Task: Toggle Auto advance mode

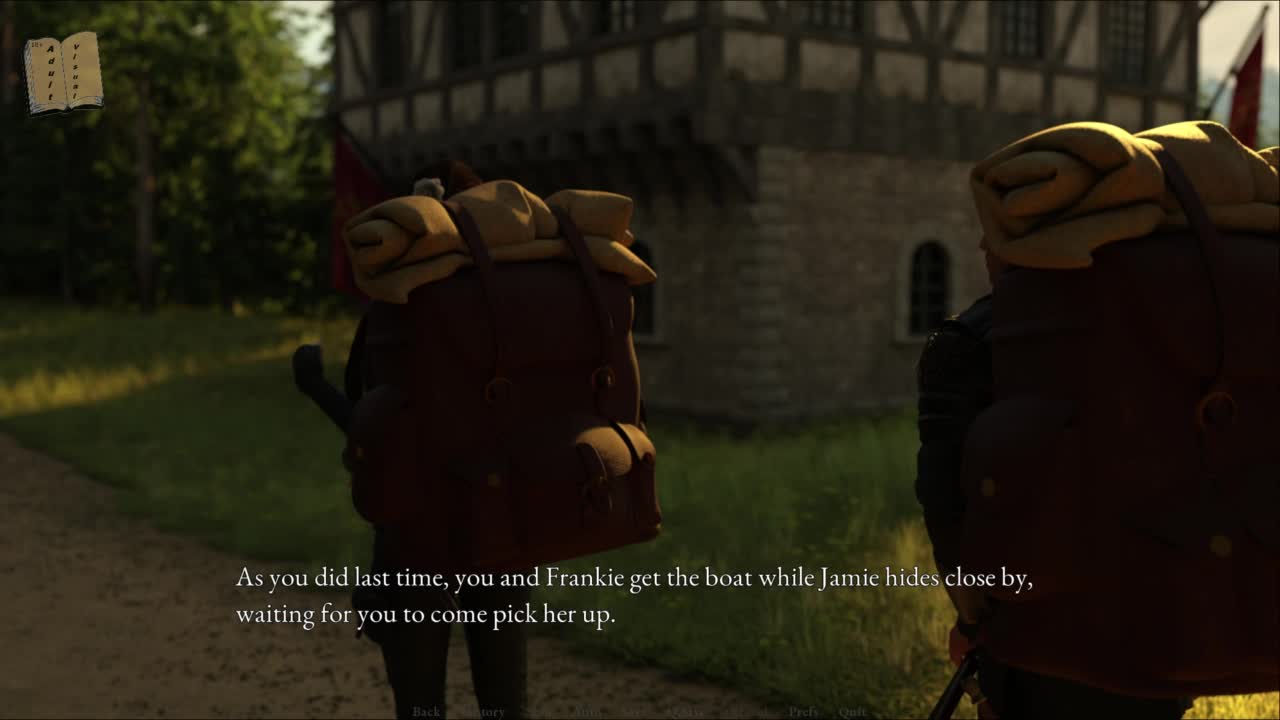Action: [x=587, y=712]
